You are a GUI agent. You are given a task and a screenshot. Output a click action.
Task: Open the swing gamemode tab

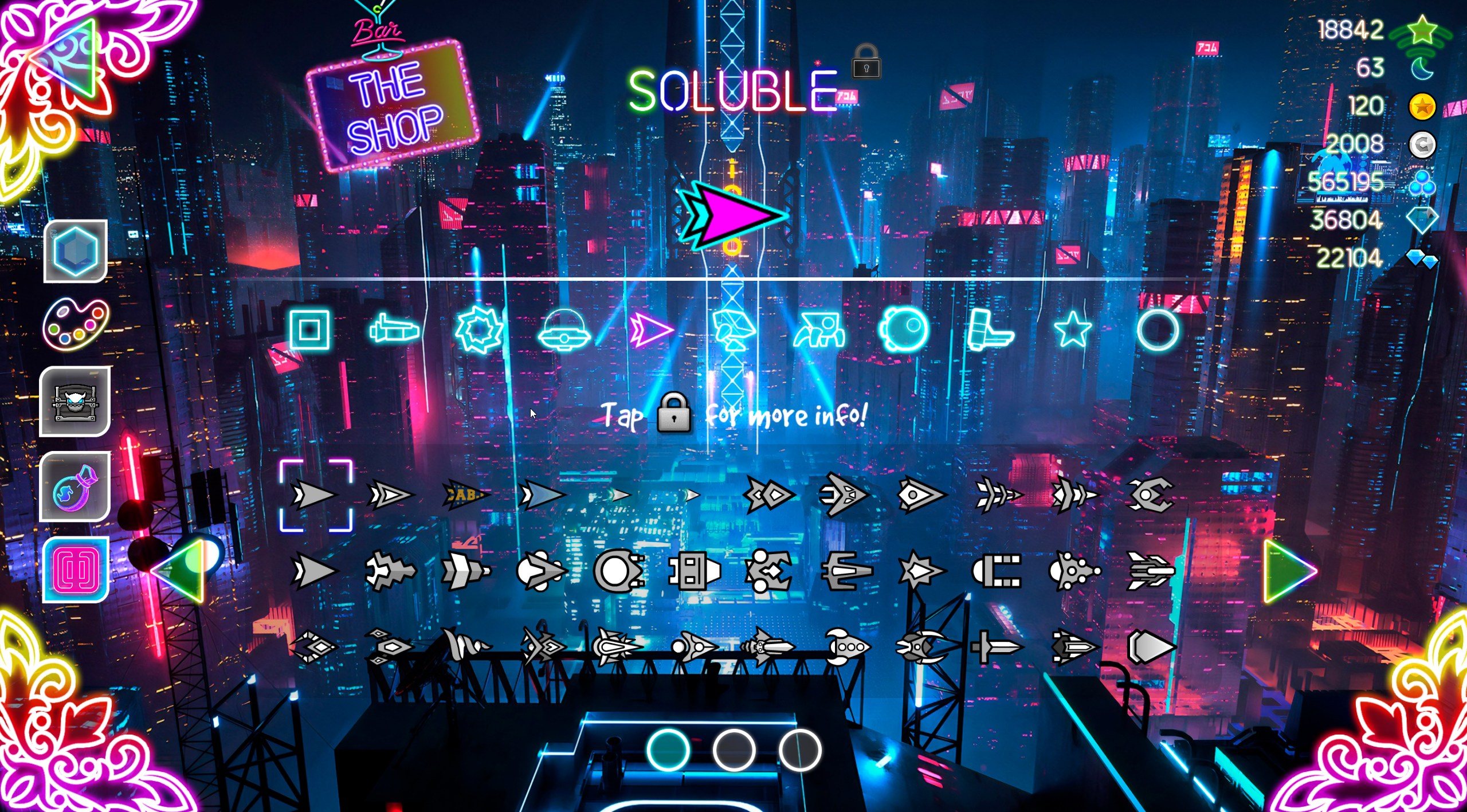coord(904,331)
